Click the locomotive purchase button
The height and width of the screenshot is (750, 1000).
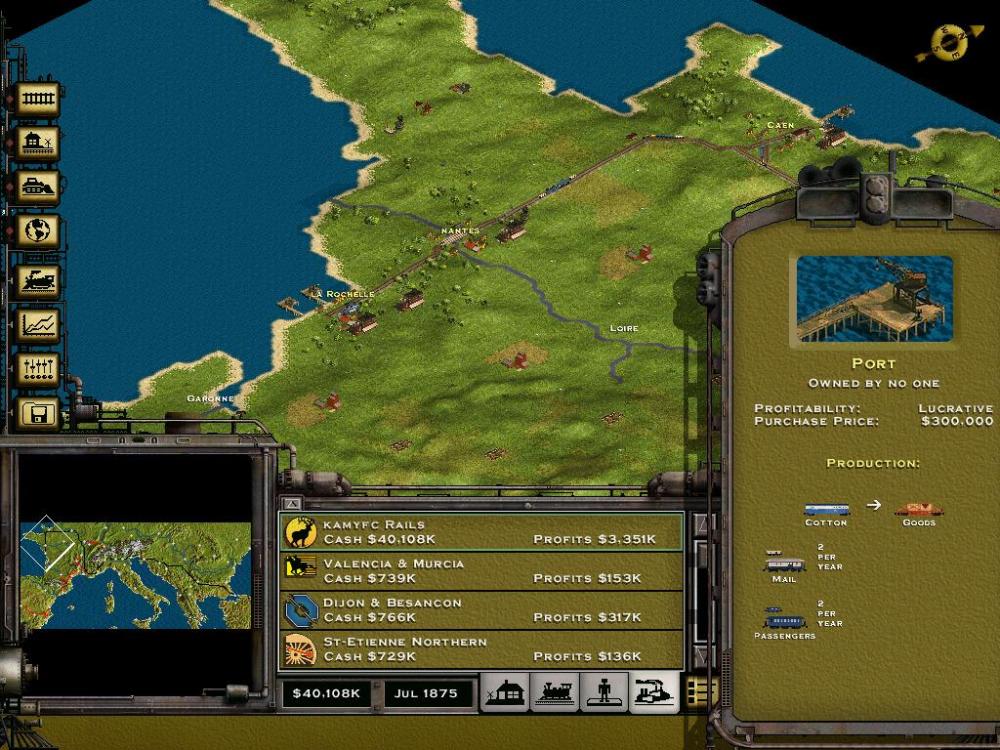coord(37,279)
